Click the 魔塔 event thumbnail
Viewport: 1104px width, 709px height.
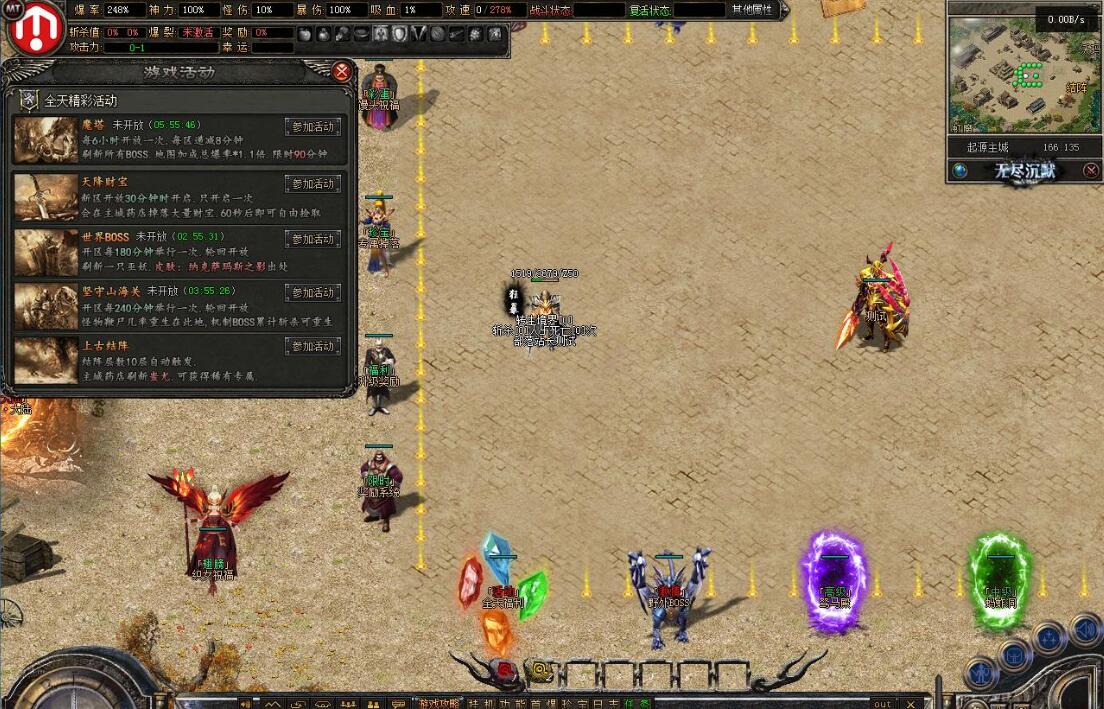point(45,139)
